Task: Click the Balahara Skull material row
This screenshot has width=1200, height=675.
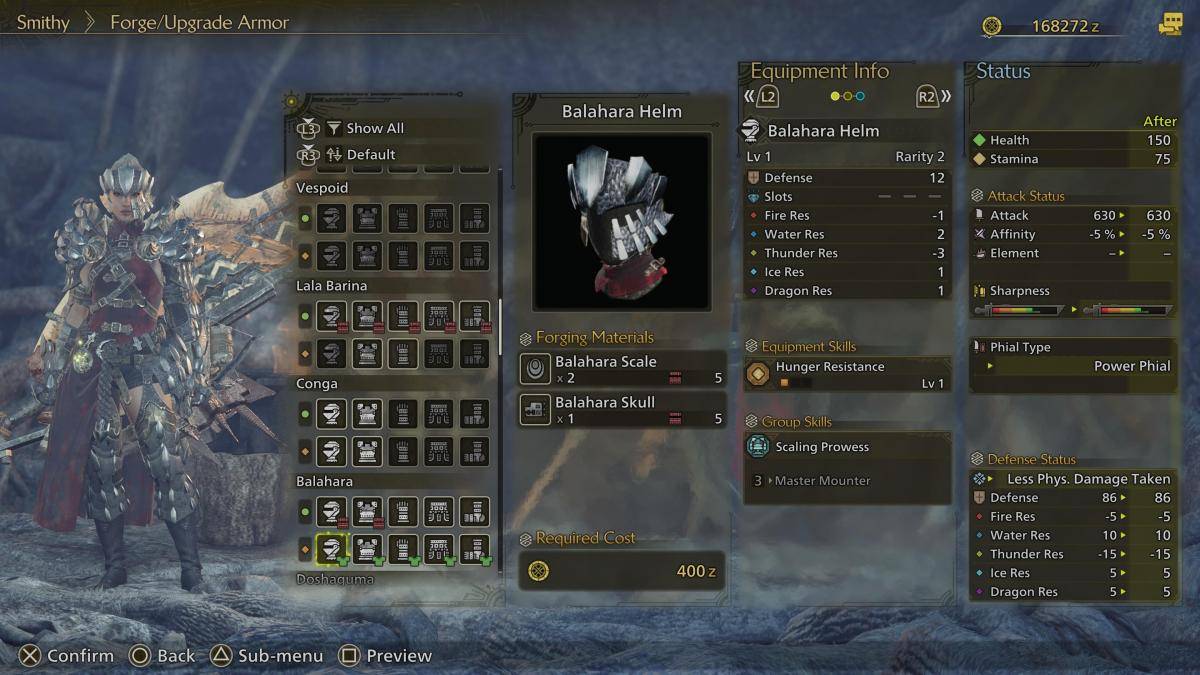Action: tap(621, 409)
